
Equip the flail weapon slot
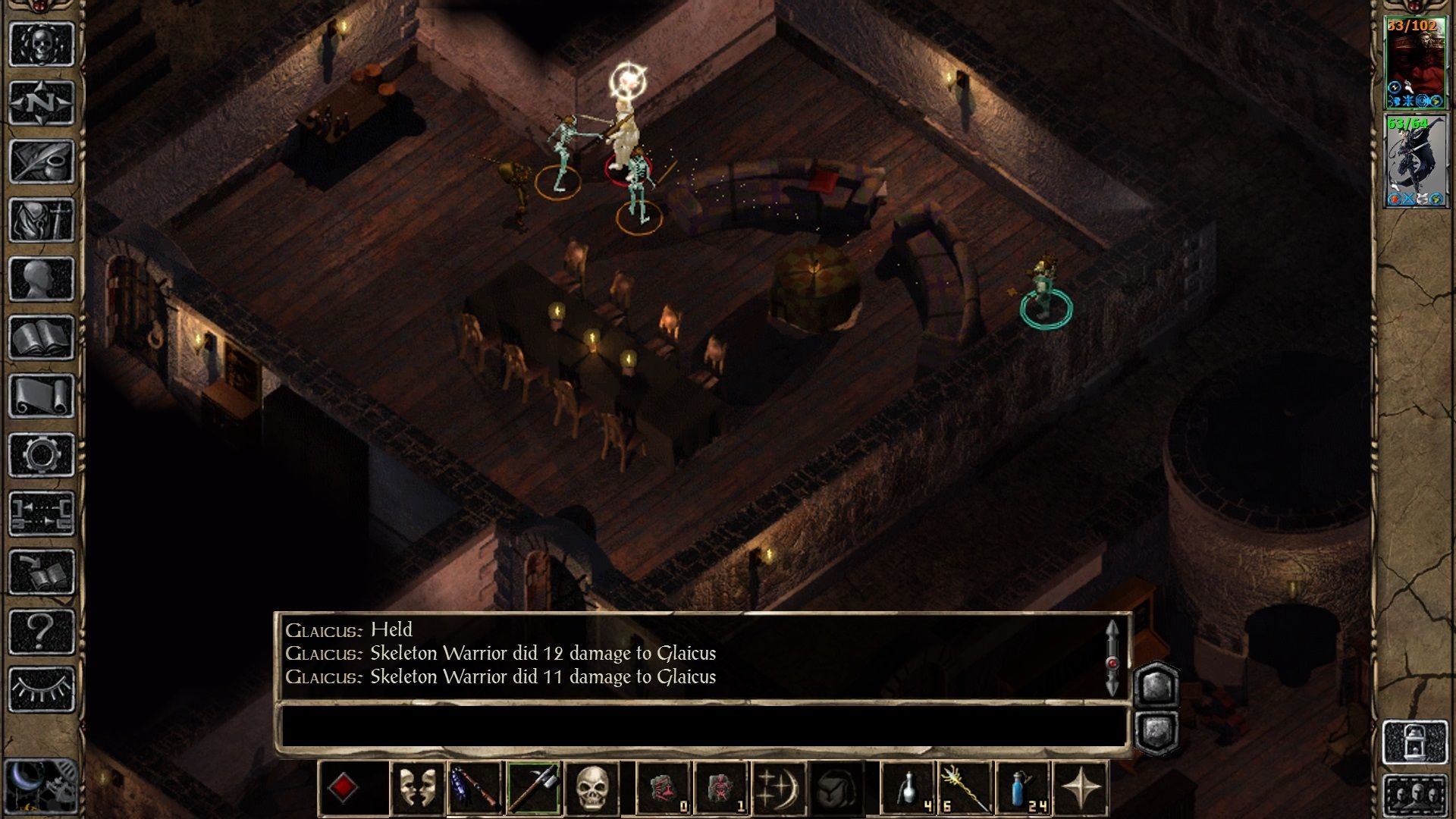tap(475, 789)
